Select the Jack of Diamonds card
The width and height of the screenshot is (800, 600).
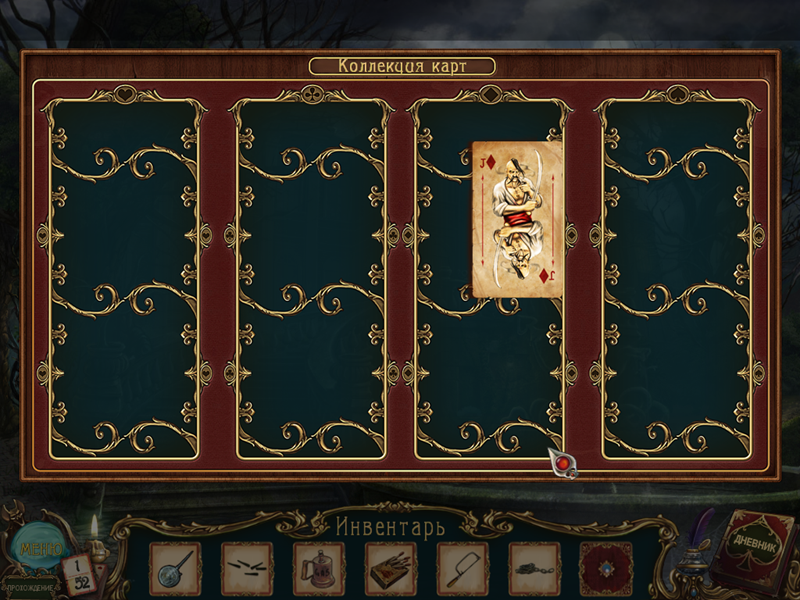pos(517,218)
